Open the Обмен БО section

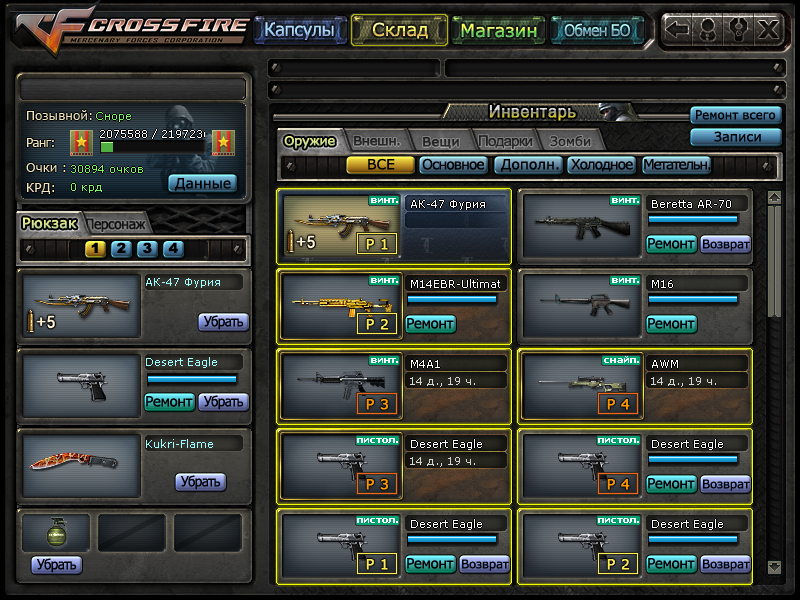(x=596, y=30)
